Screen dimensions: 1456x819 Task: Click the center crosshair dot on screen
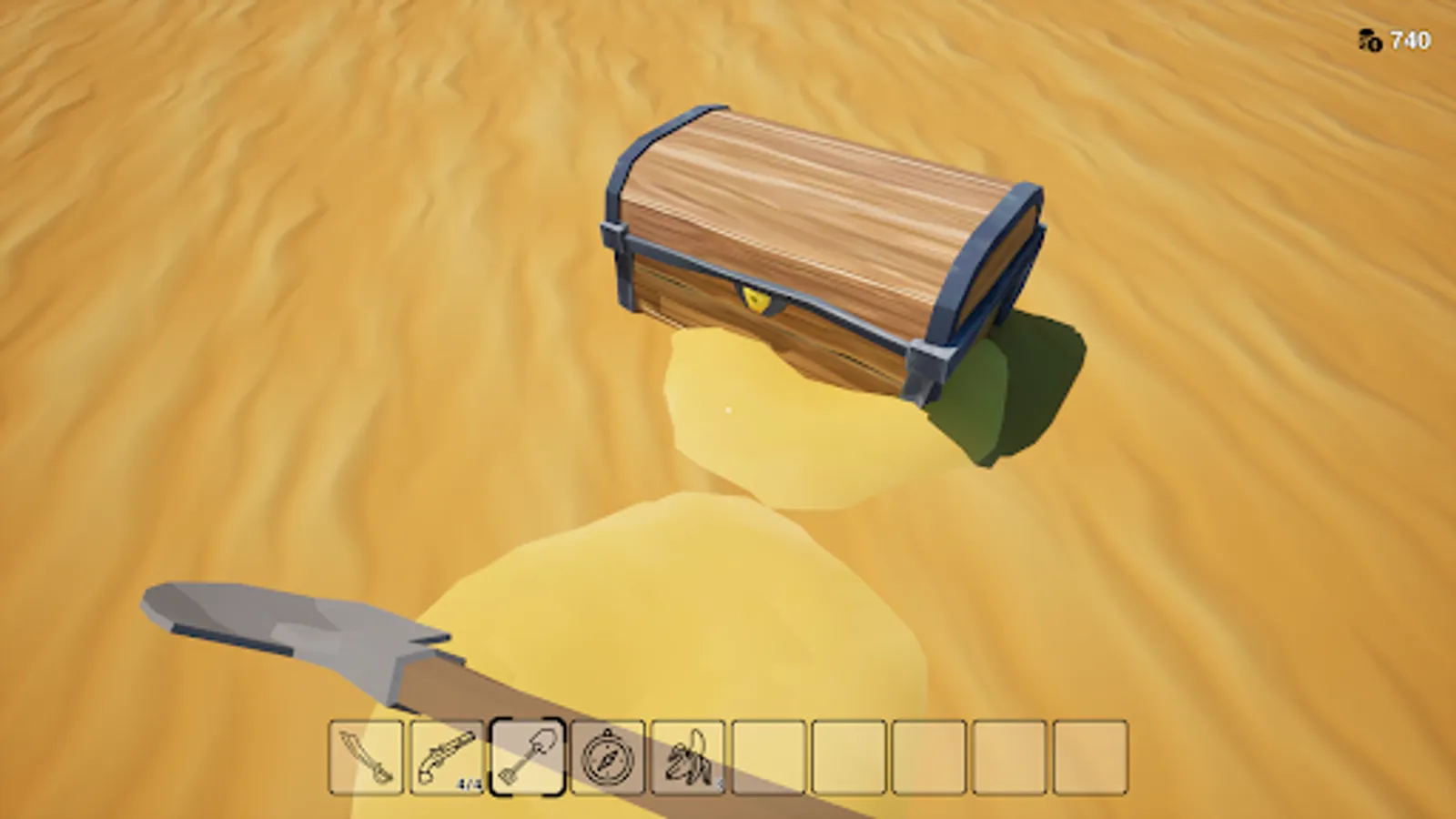728,409
